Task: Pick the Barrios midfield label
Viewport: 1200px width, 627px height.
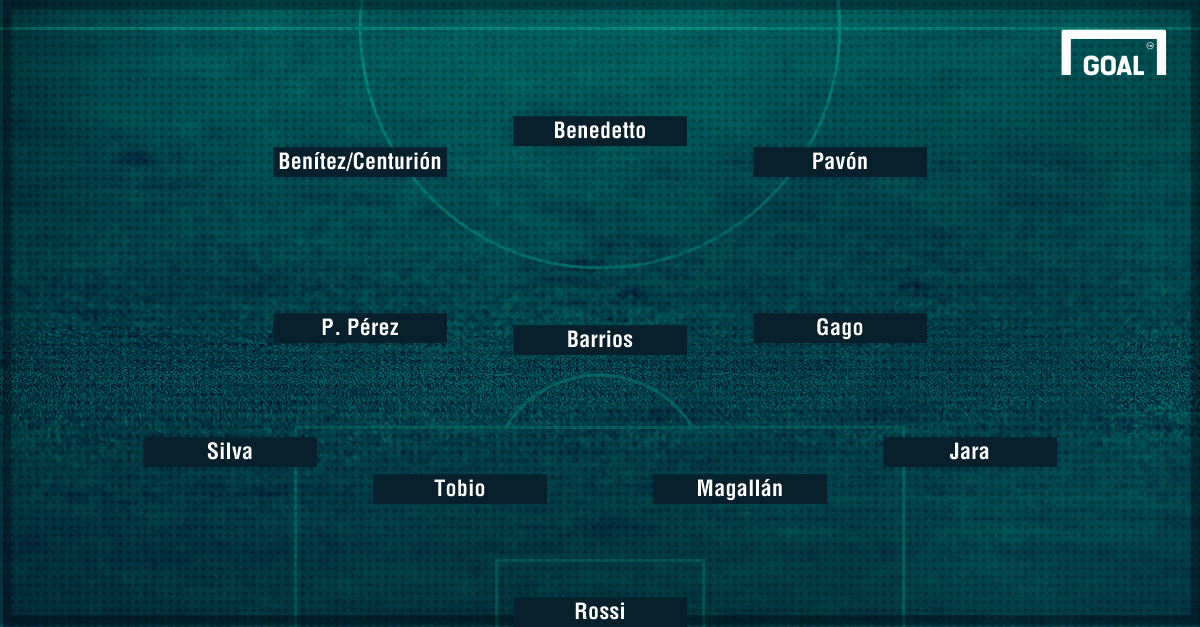Action: (600, 340)
